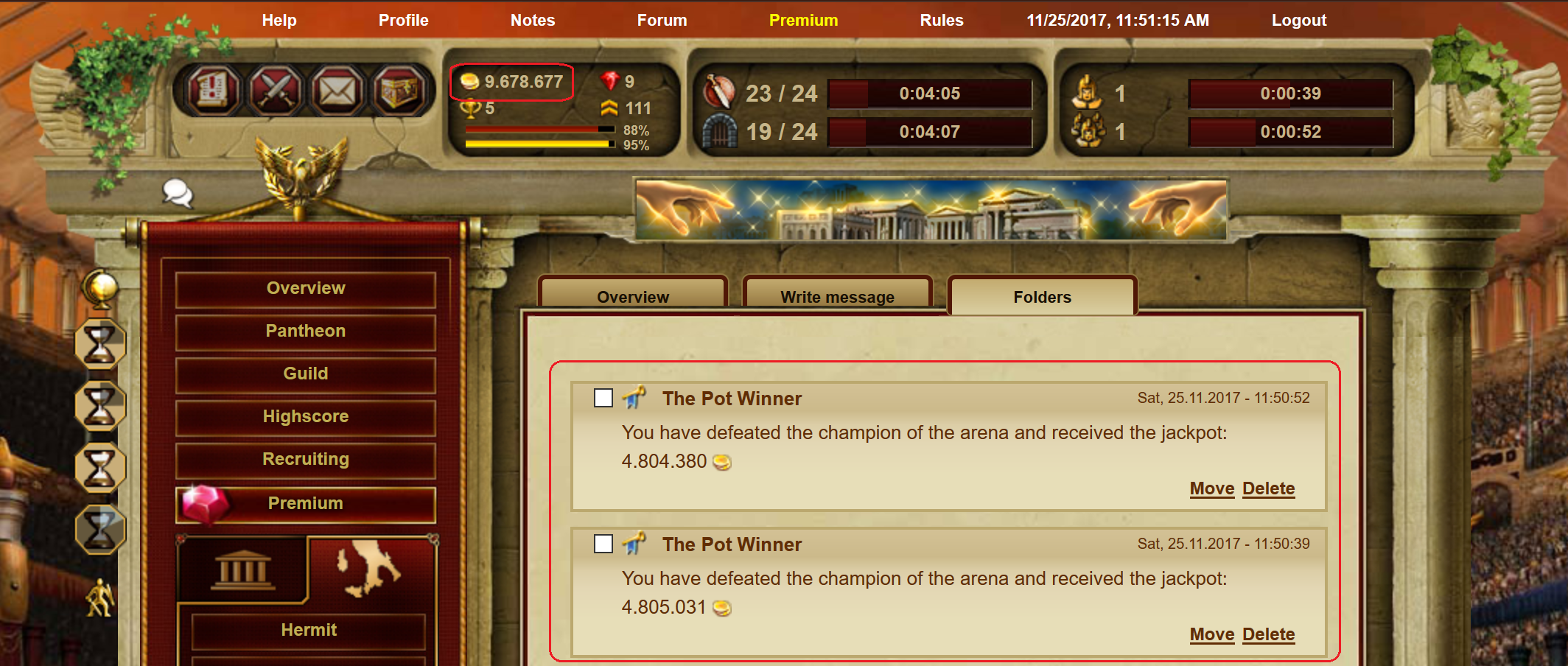
Task: Click the first hourglass timer icon
Action: pos(101,343)
